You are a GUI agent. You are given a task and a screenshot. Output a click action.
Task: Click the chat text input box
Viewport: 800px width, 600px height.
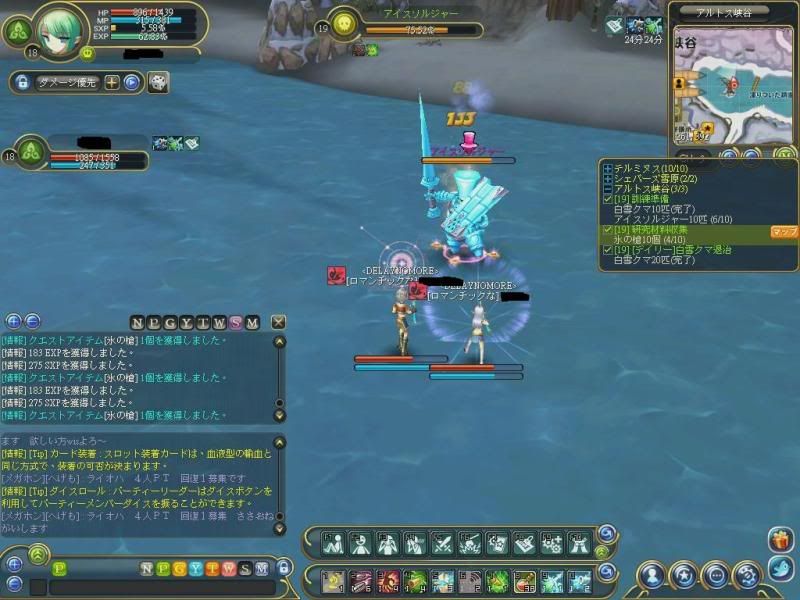160,587
